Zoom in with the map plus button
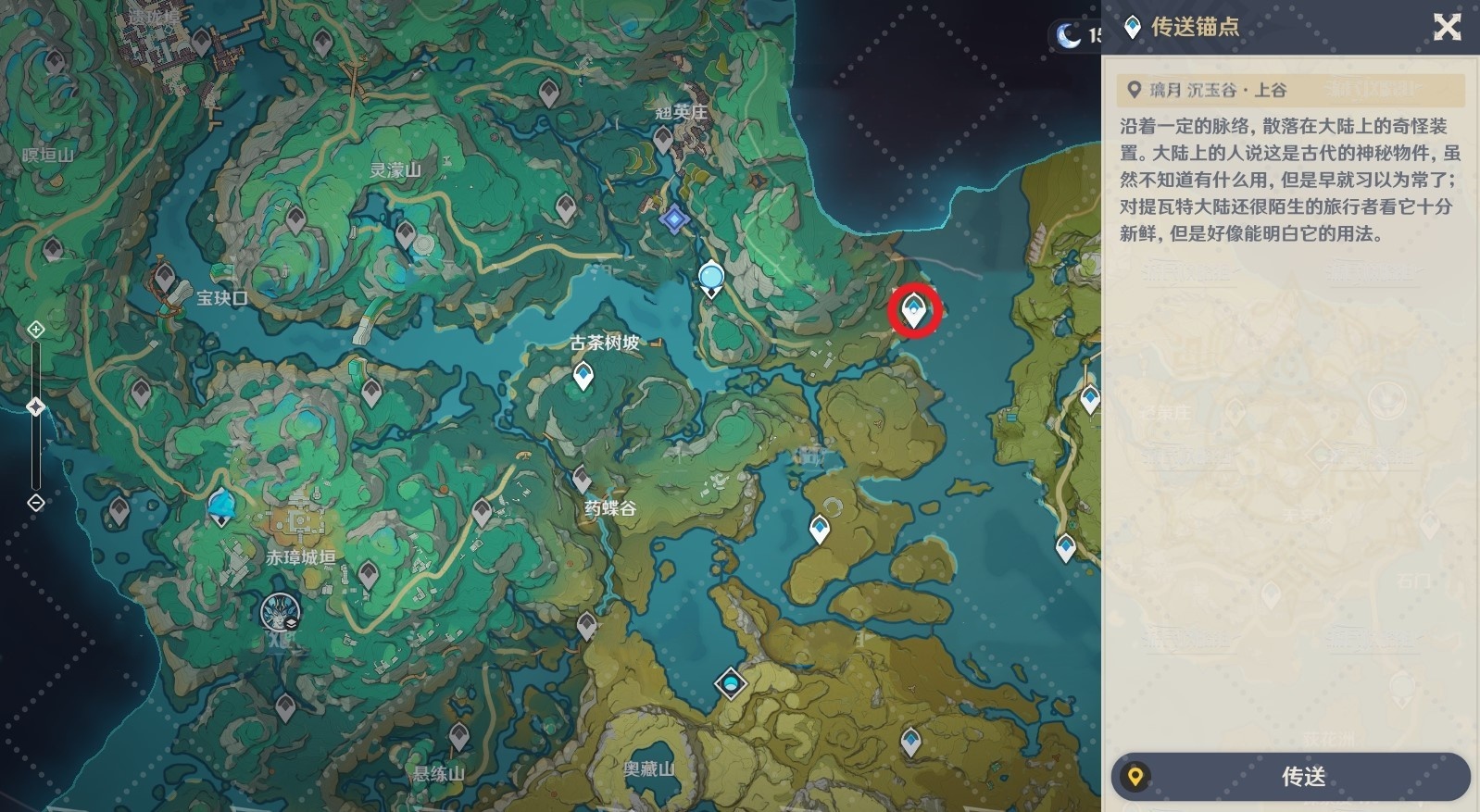 point(36,329)
